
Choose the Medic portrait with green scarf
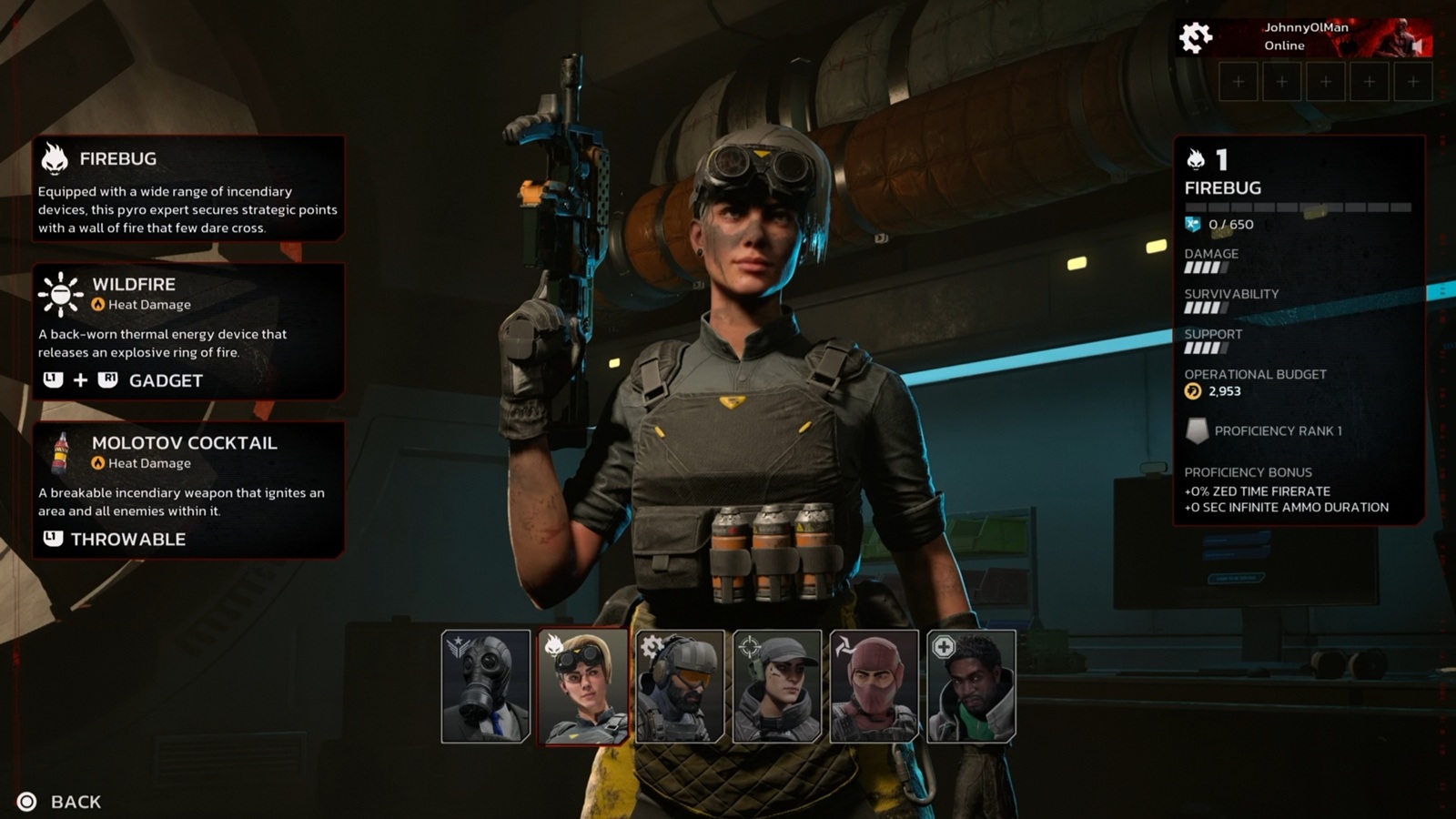[971, 686]
